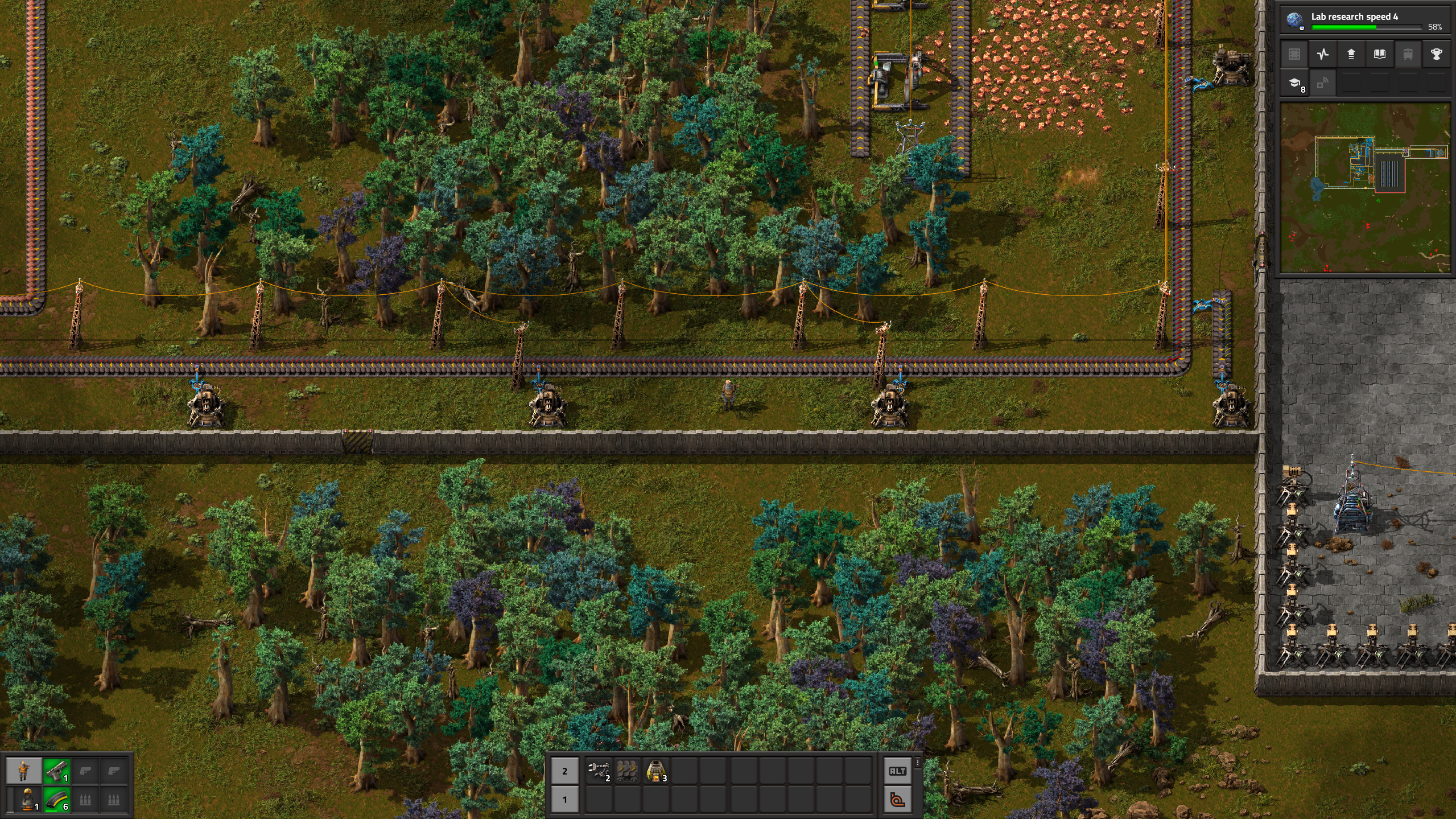Pick the transport belt quickbar slot
Viewport: 1456px width, 819px height.
(x=626, y=771)
